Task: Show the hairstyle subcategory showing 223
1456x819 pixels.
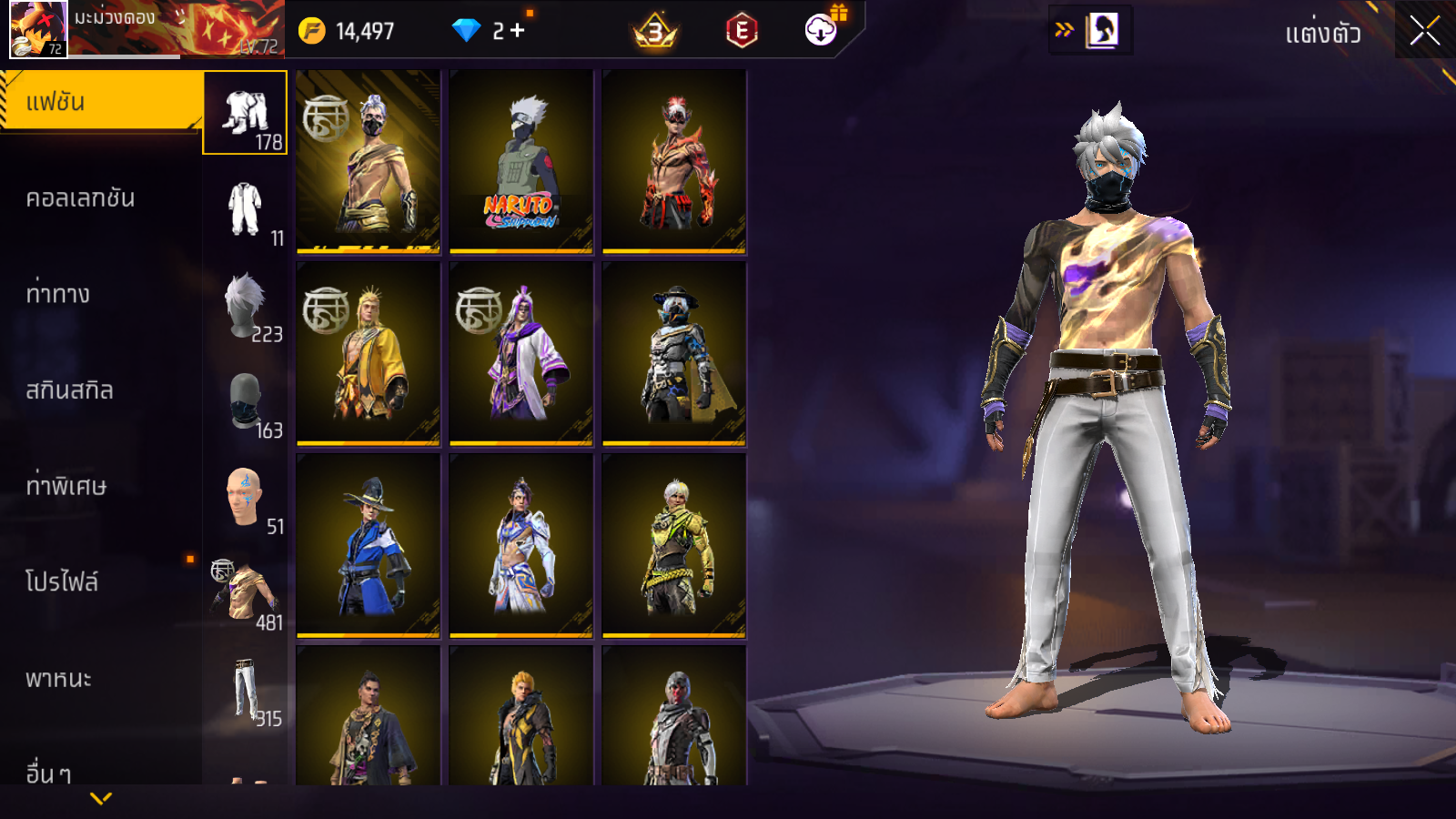Action: point(245,307)
